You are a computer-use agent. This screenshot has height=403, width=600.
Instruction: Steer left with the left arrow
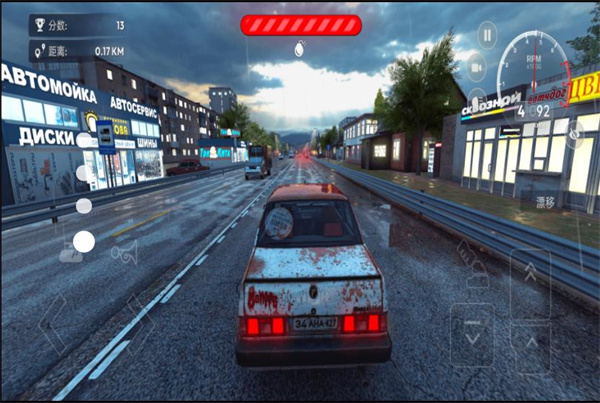click(x=50, y=324)
